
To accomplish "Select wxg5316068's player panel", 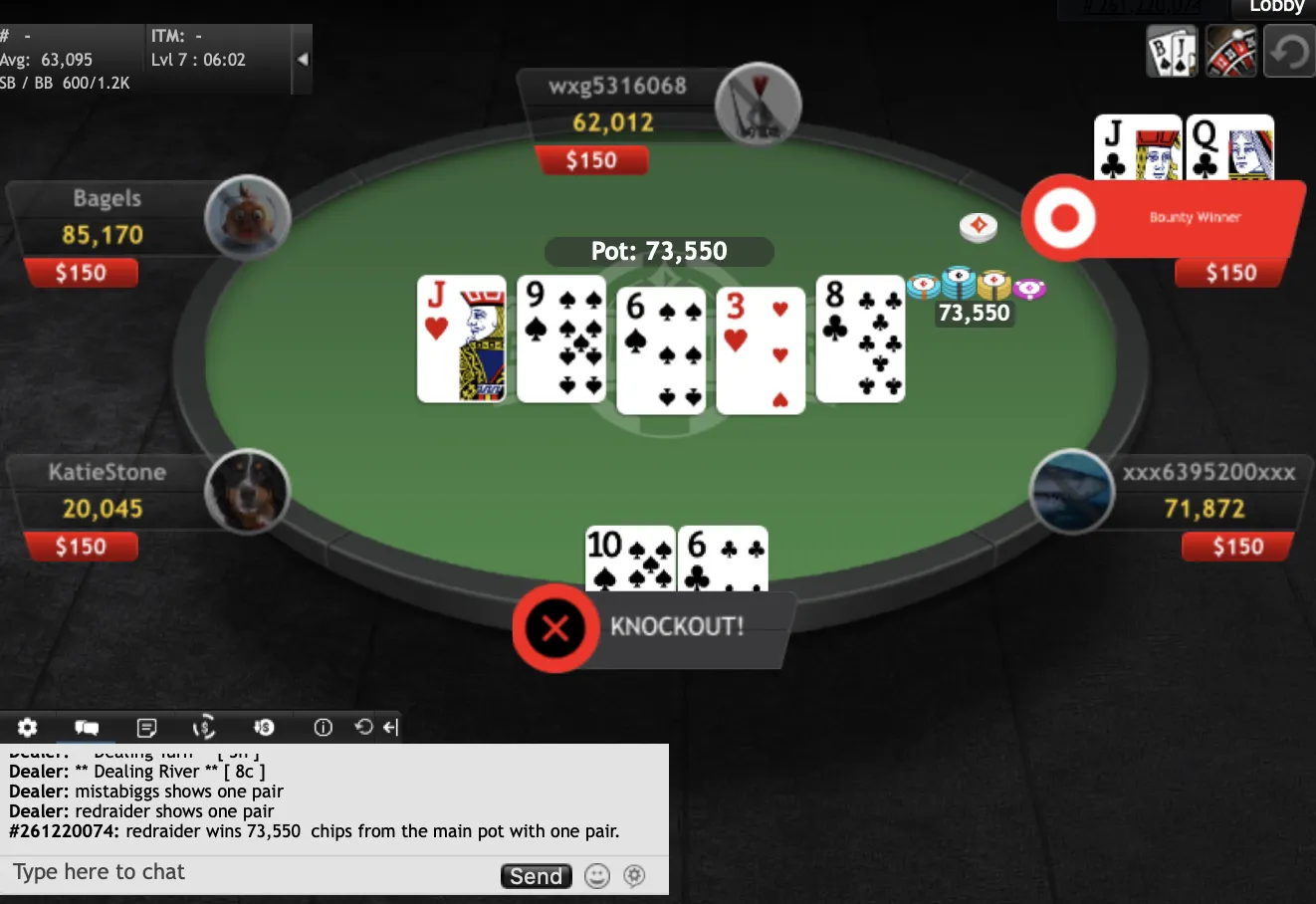I will [x=617, y=105].
